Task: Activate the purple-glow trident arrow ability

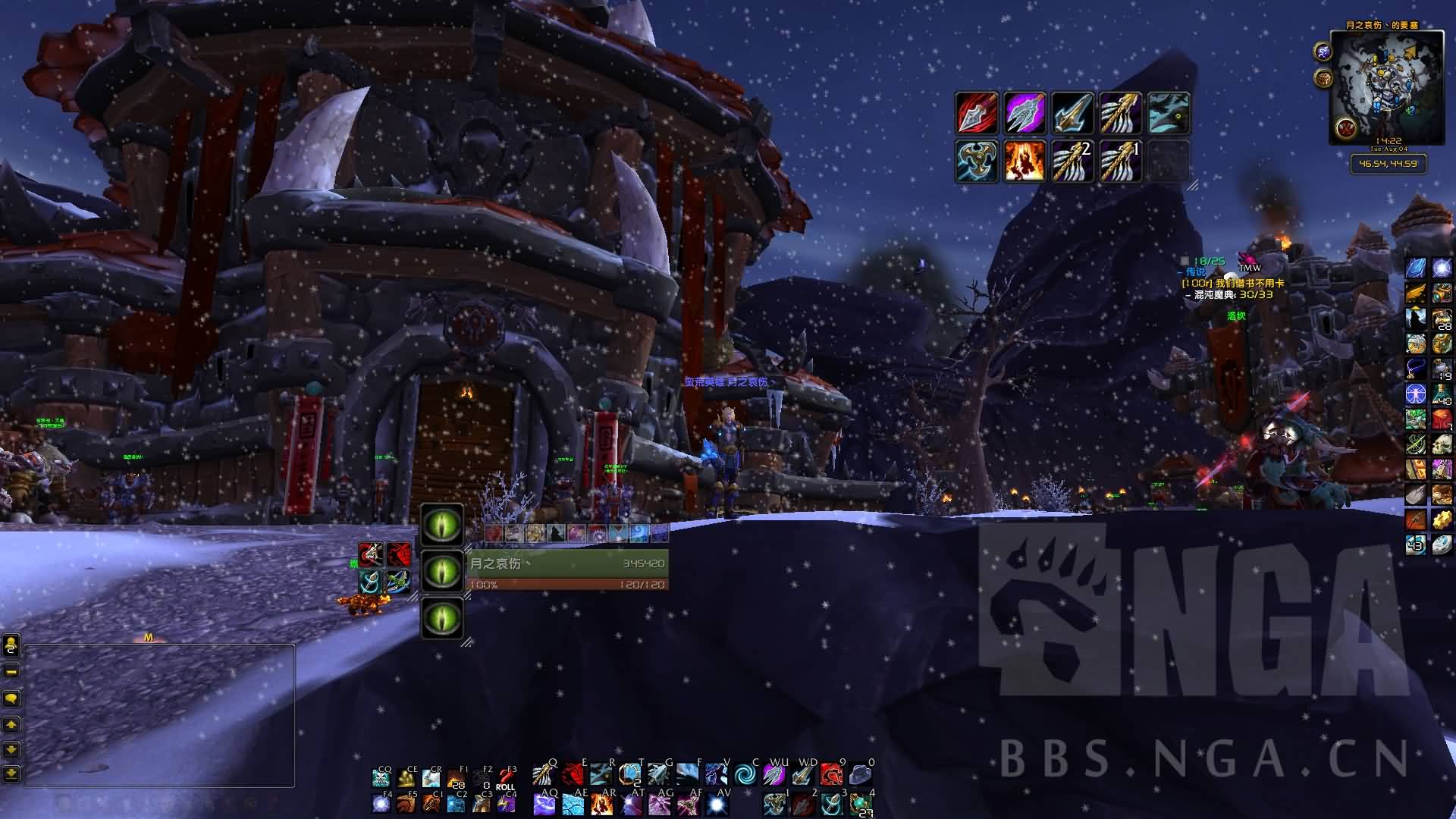Action: pos(1025,113)
